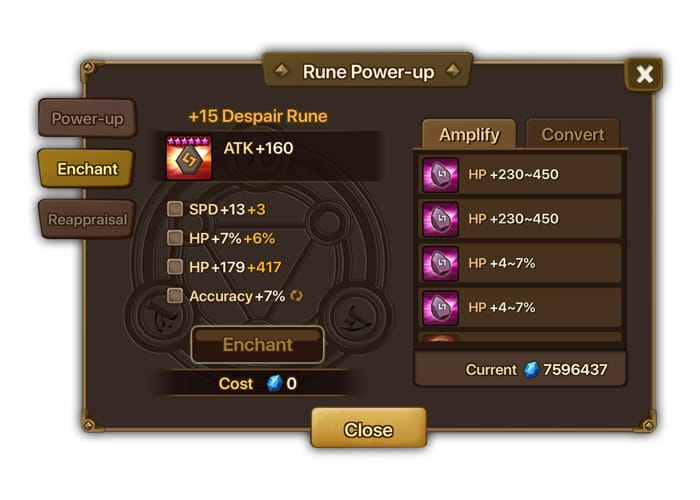
Task: Hit the gold Close button
Action: point(368,429)
